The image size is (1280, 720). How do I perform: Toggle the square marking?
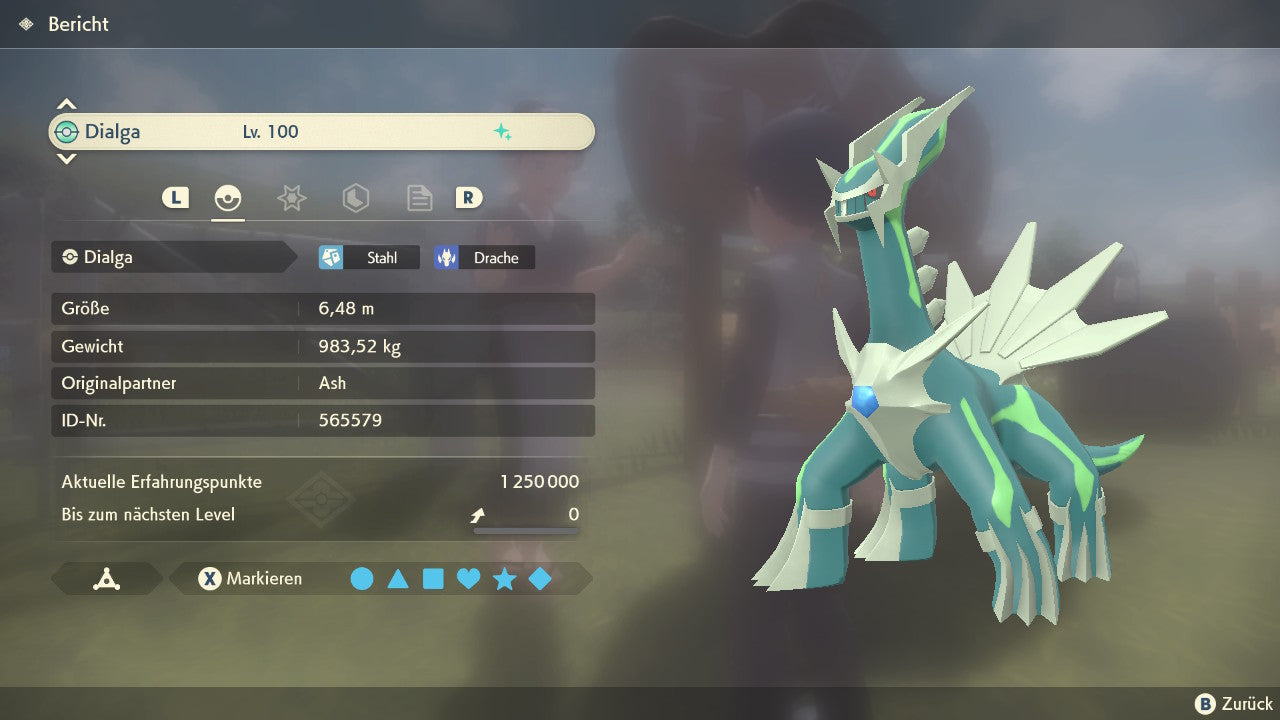433,579
